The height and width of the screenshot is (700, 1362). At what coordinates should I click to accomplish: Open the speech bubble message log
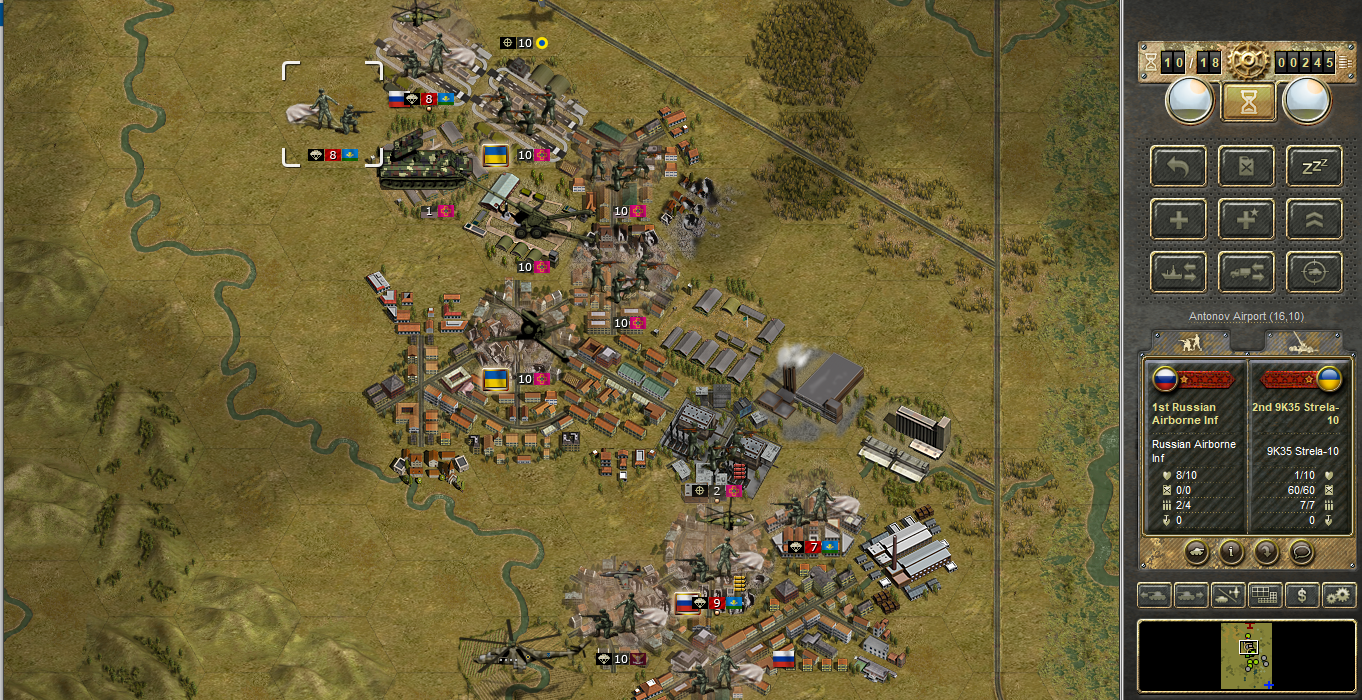coord(1301,550)
